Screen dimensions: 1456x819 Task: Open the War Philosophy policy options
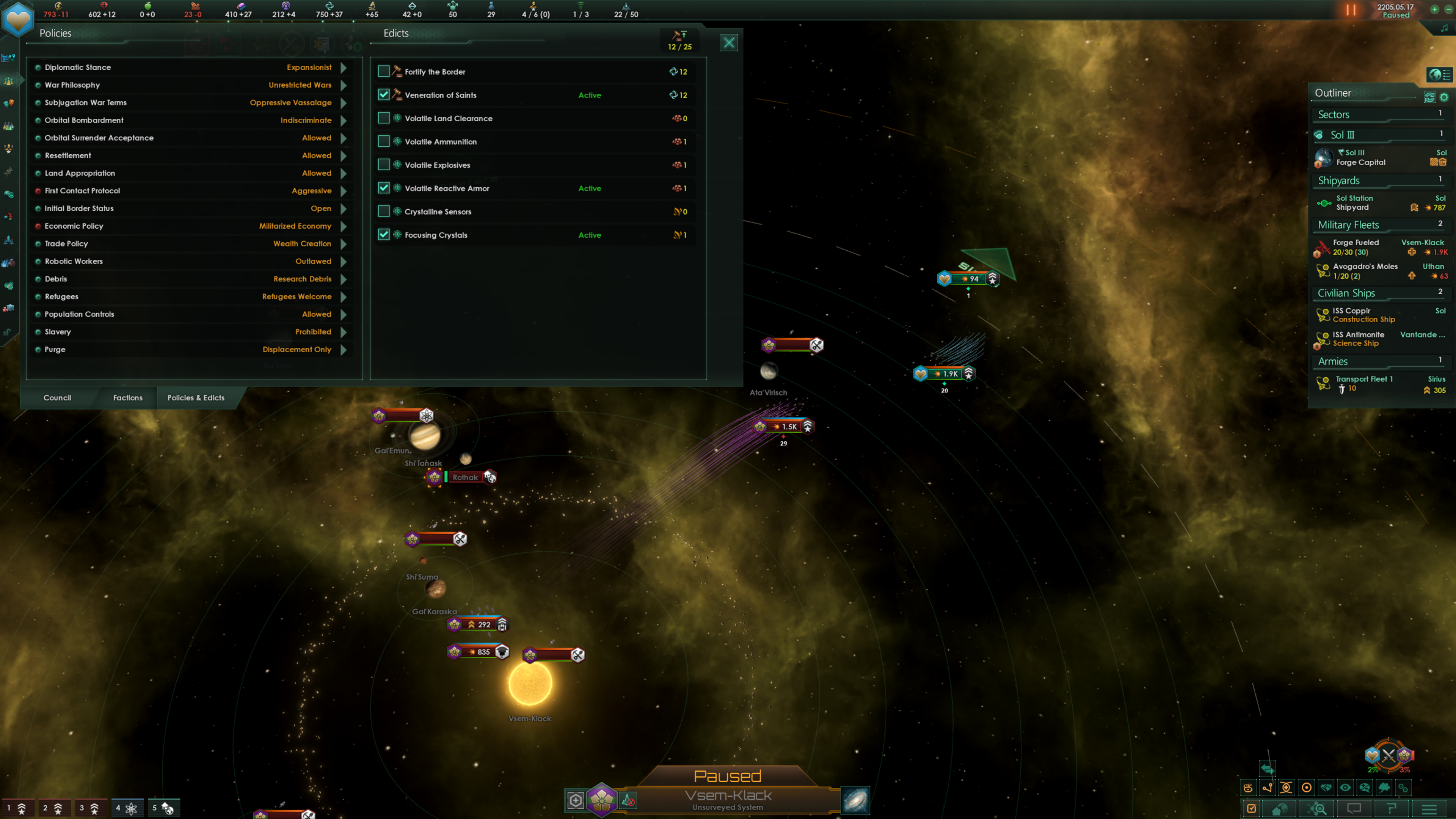coord(343,85)
